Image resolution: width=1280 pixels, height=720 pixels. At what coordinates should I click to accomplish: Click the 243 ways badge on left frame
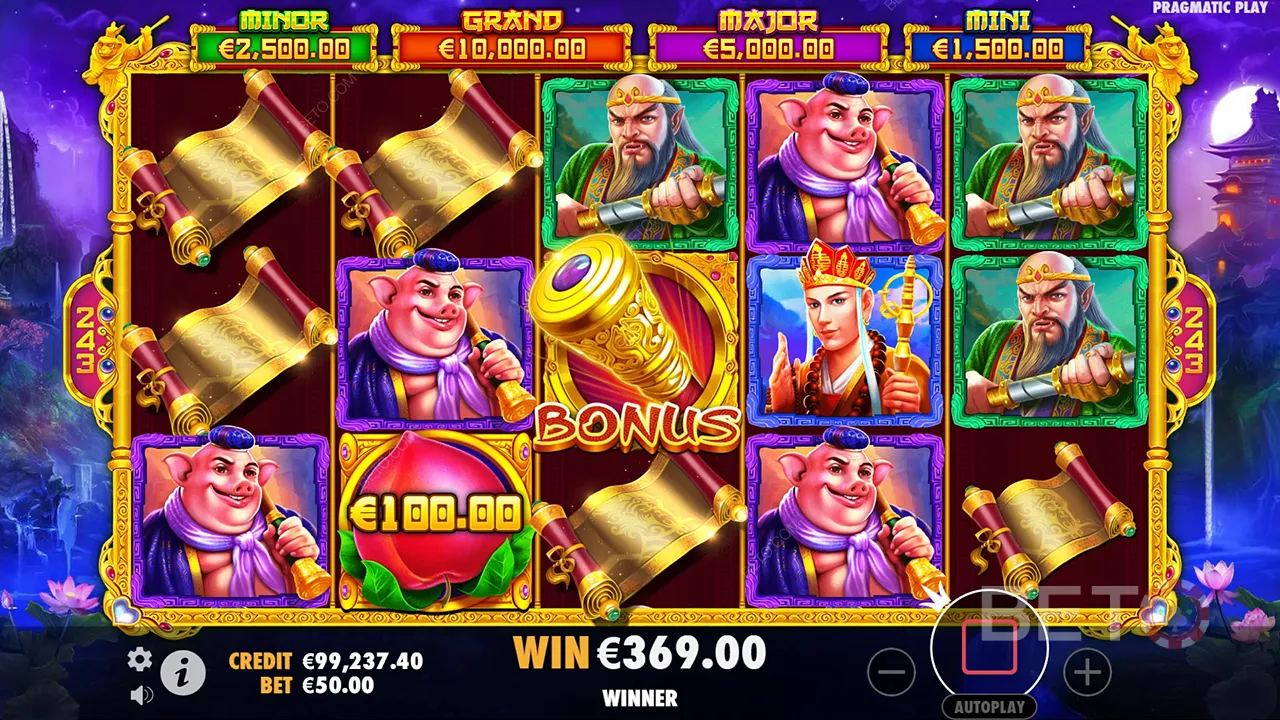point(86,335)
